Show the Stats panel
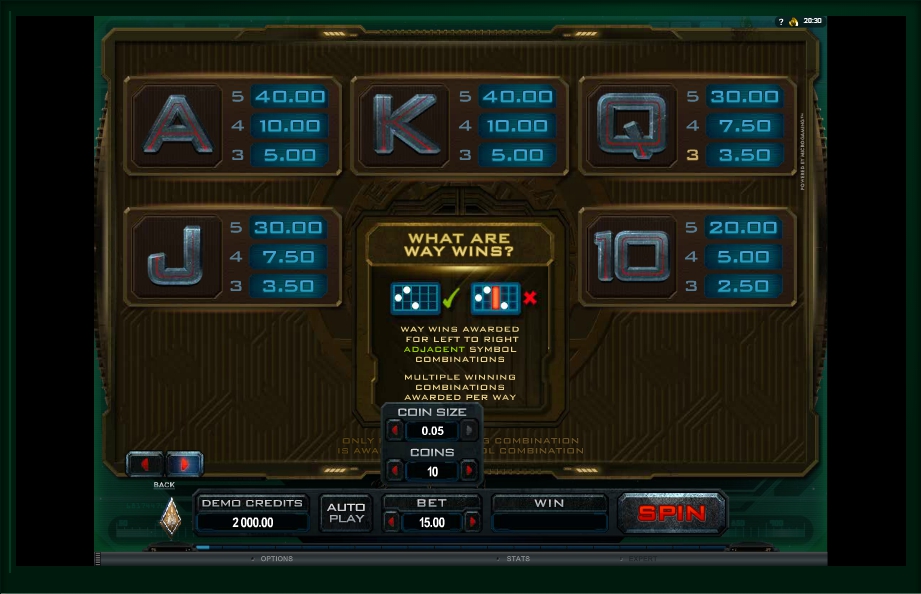921x594 pixels. pos(517,559)
